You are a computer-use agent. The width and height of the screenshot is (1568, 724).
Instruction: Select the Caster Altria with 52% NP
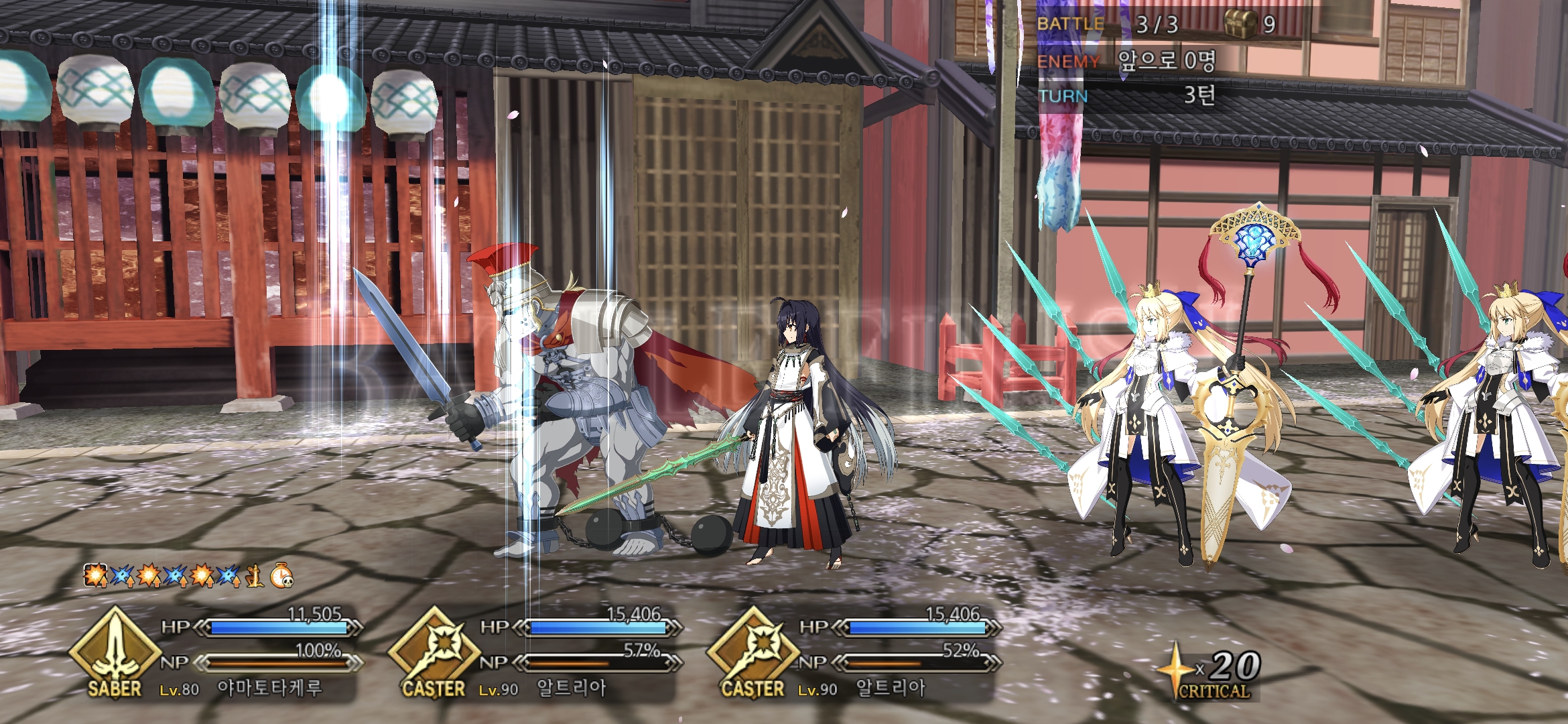click(890, 688)
